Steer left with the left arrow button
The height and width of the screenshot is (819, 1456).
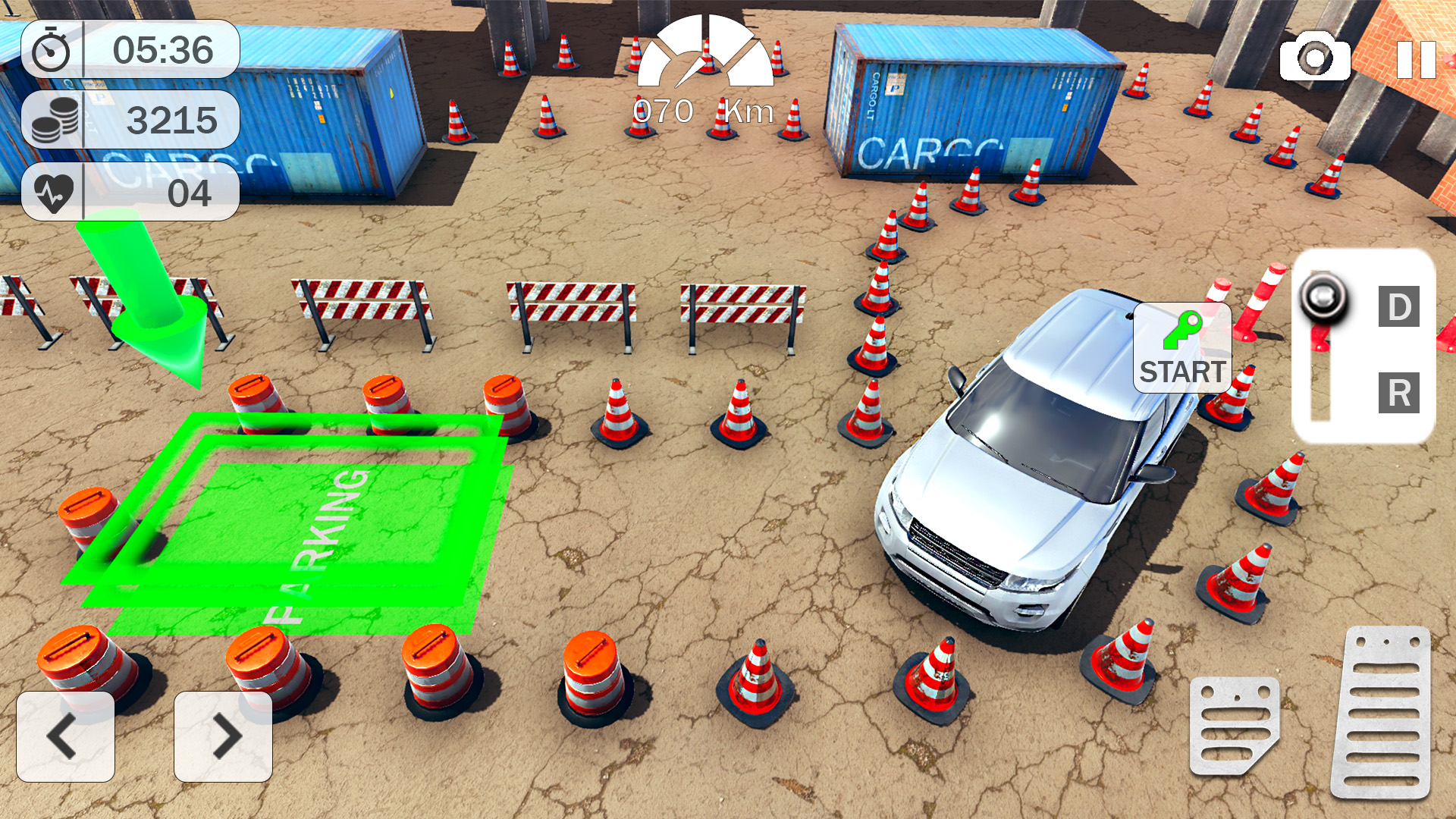[64, 734]
